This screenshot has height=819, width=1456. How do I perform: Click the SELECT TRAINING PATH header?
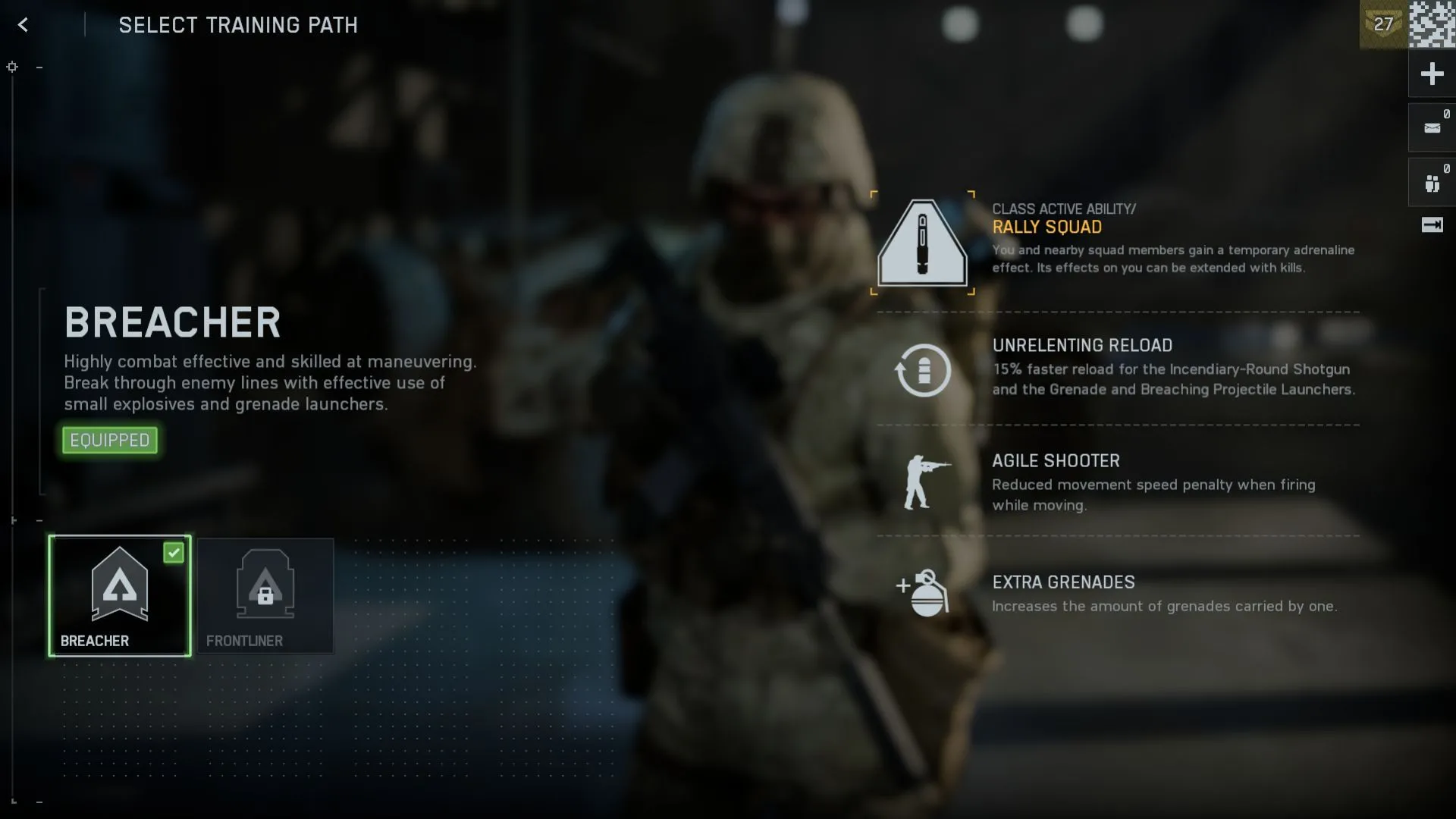pyautogui.click(x=237, y=25)
